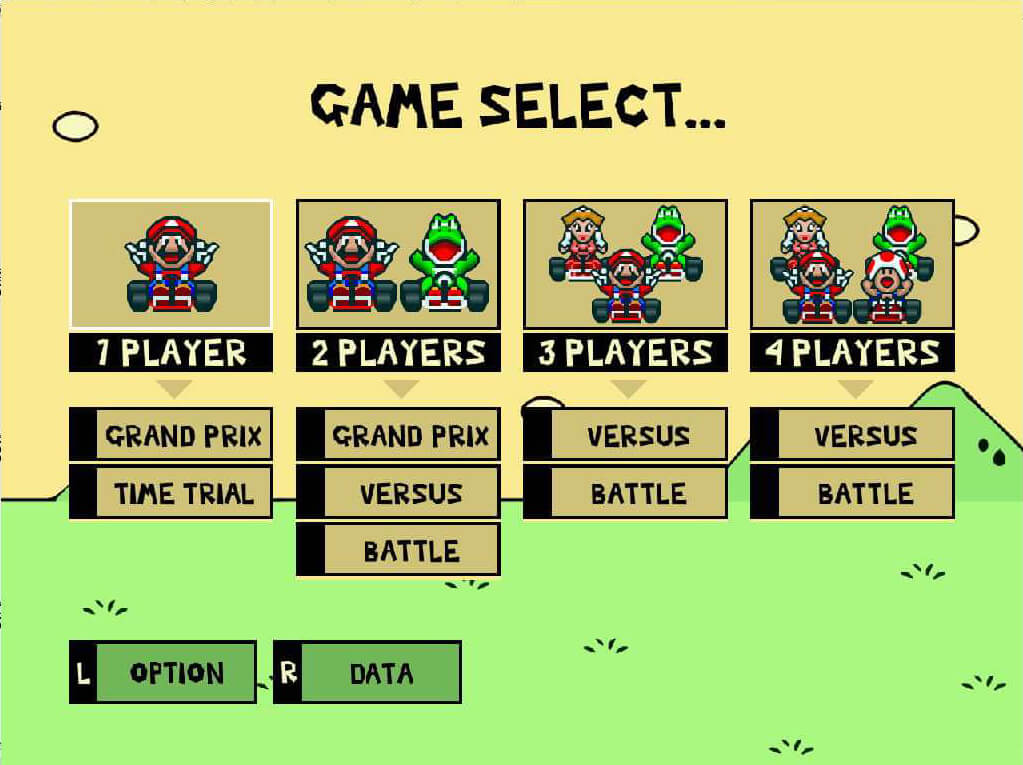This screenshot has width=1023, height=765.
Task: Start 1 Player Grand Prix
Action: click(171, 435)
